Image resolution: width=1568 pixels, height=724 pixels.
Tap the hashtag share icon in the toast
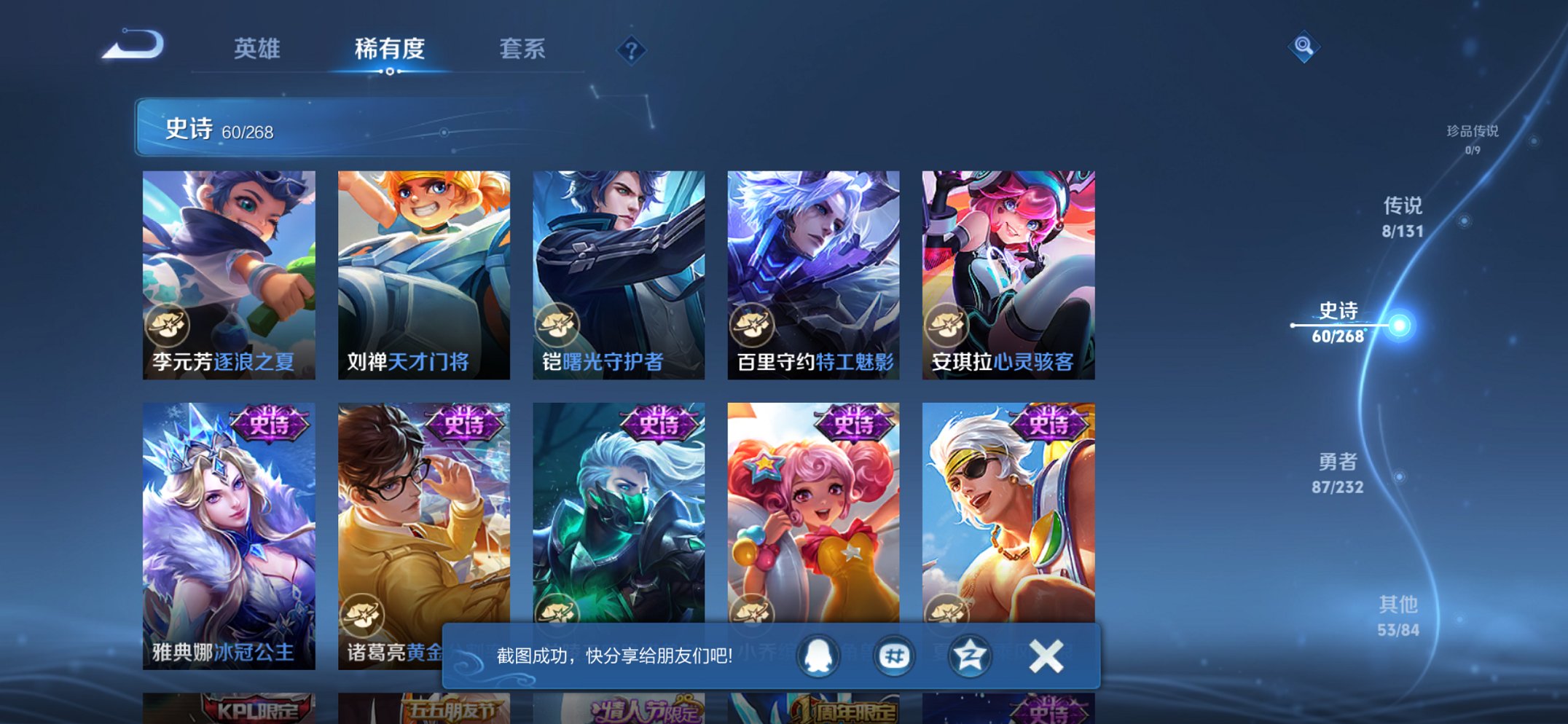coord(894,655)
